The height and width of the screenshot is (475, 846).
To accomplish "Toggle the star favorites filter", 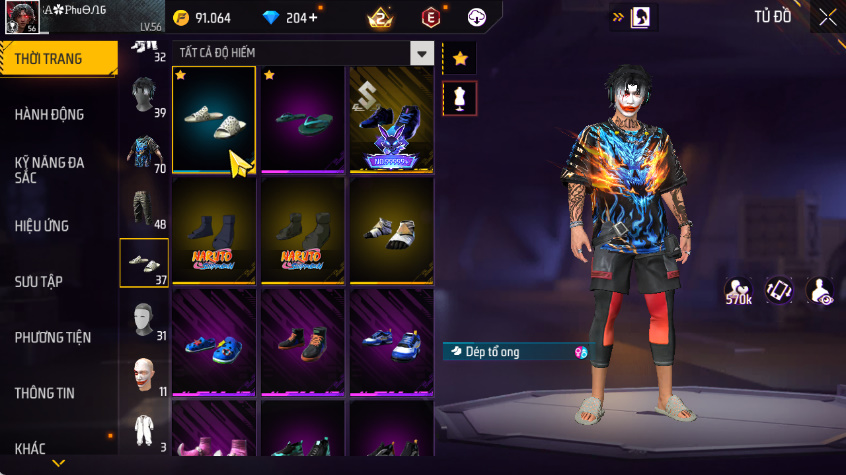I will (460, 59).
